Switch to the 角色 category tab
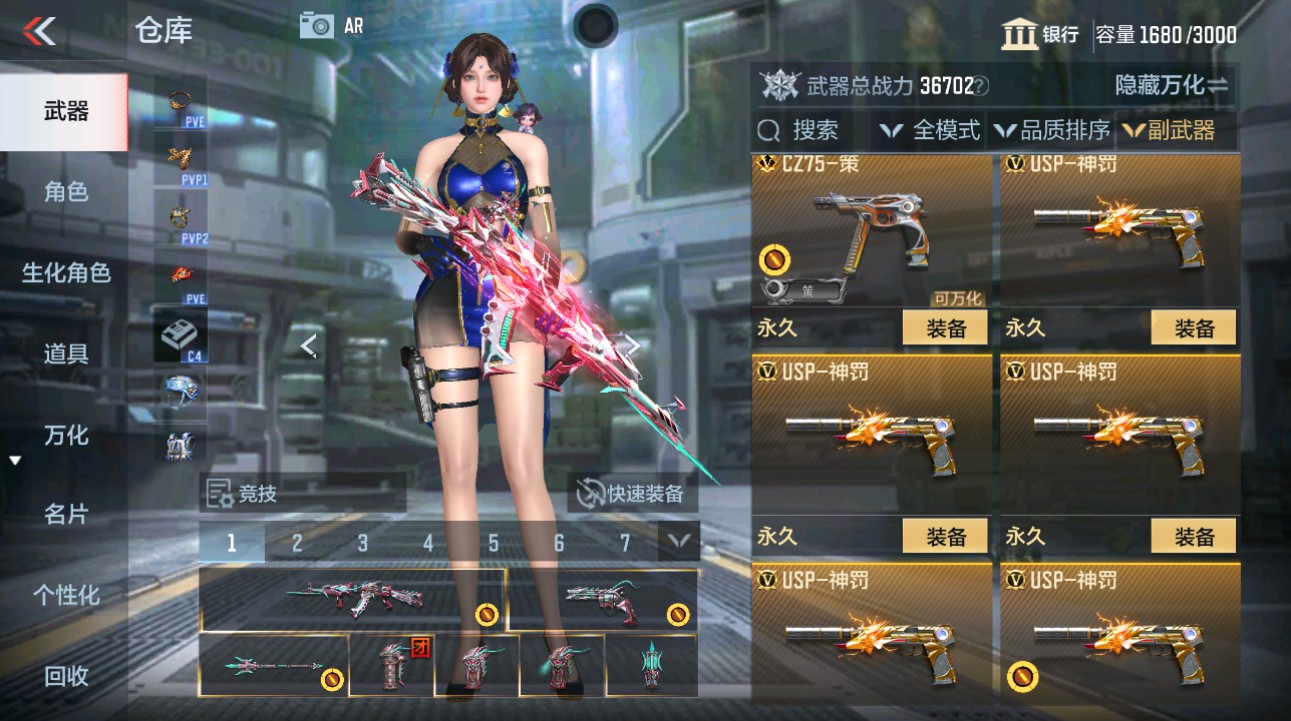This screenshot has height=721, width=1291. [60, 191]
